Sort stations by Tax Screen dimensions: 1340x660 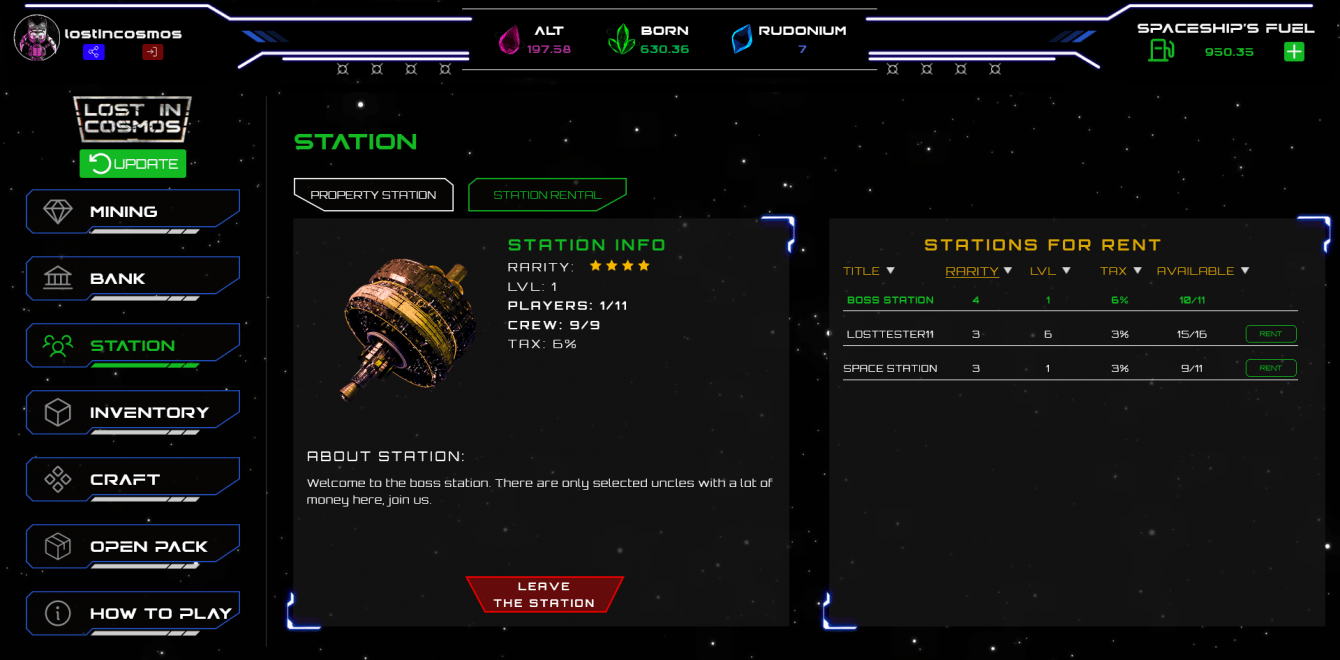click(1120, 271)
